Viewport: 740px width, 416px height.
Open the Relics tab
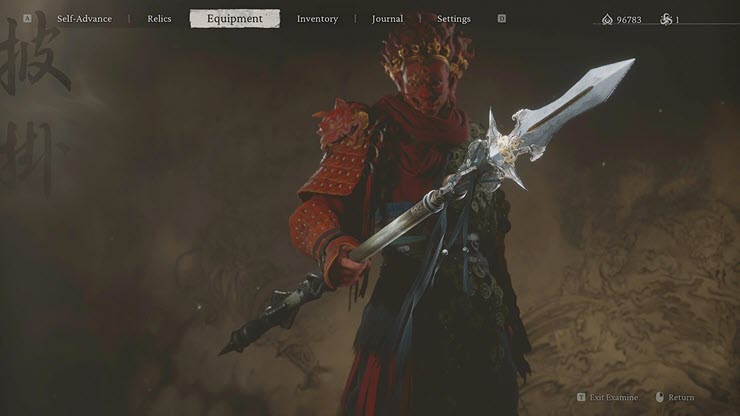160,19
